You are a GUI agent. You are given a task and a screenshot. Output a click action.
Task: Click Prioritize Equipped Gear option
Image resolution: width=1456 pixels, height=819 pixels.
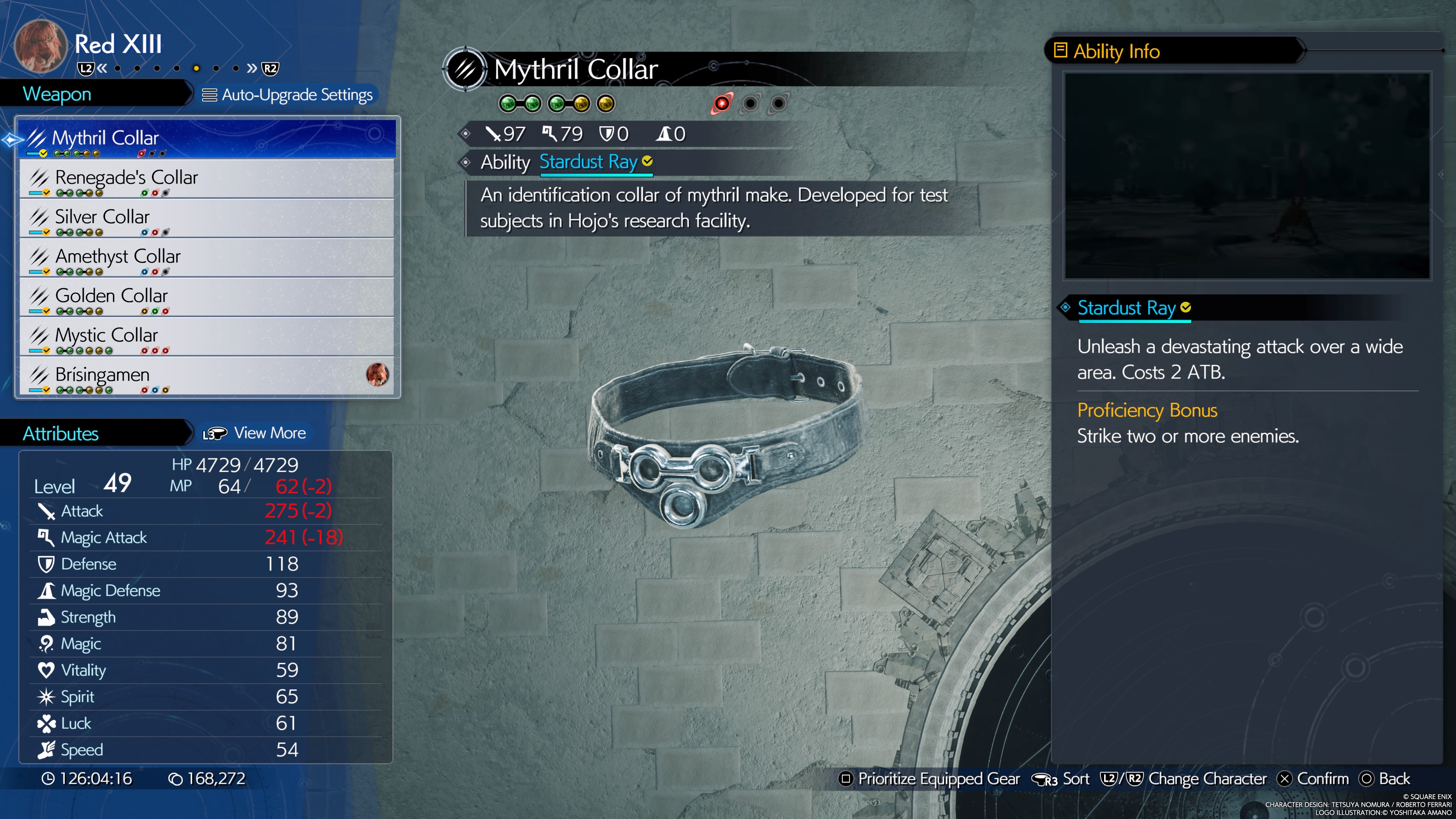coord(929,779)
